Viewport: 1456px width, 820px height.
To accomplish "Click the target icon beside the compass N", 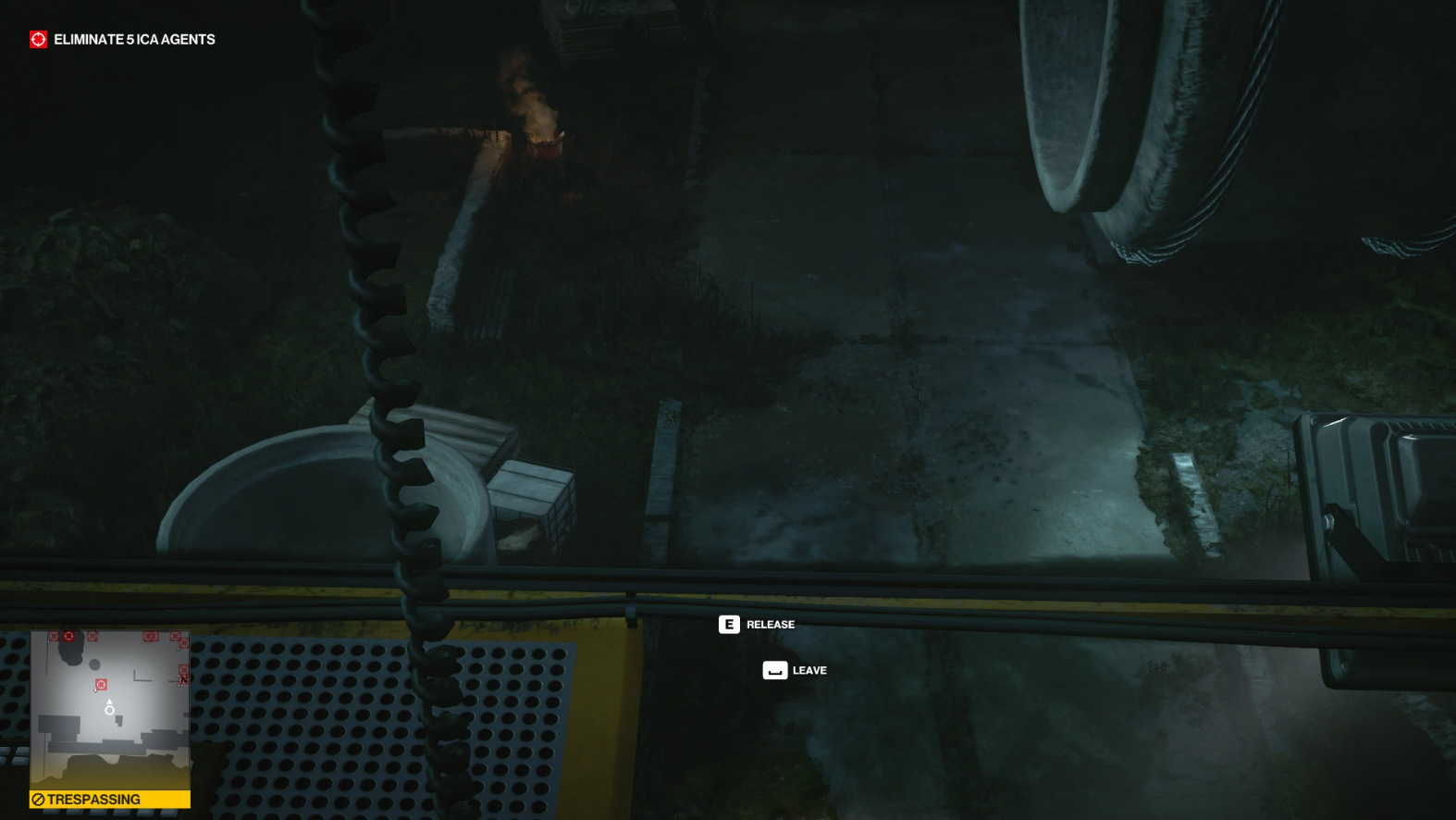I will coord(184,668).
